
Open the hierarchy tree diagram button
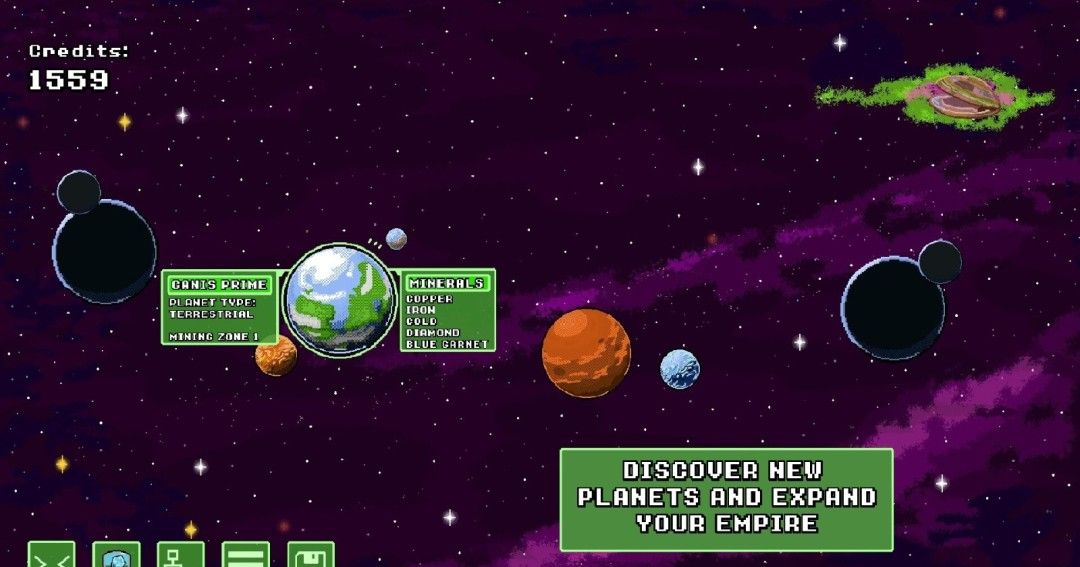(x=181, y=556)
